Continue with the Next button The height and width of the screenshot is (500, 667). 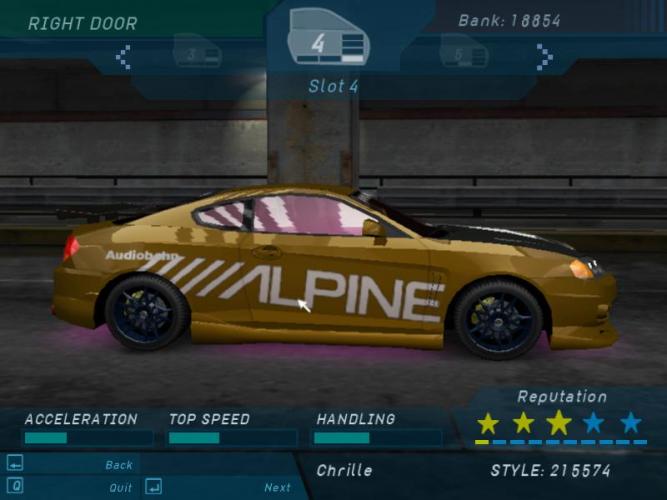[277, 488]
